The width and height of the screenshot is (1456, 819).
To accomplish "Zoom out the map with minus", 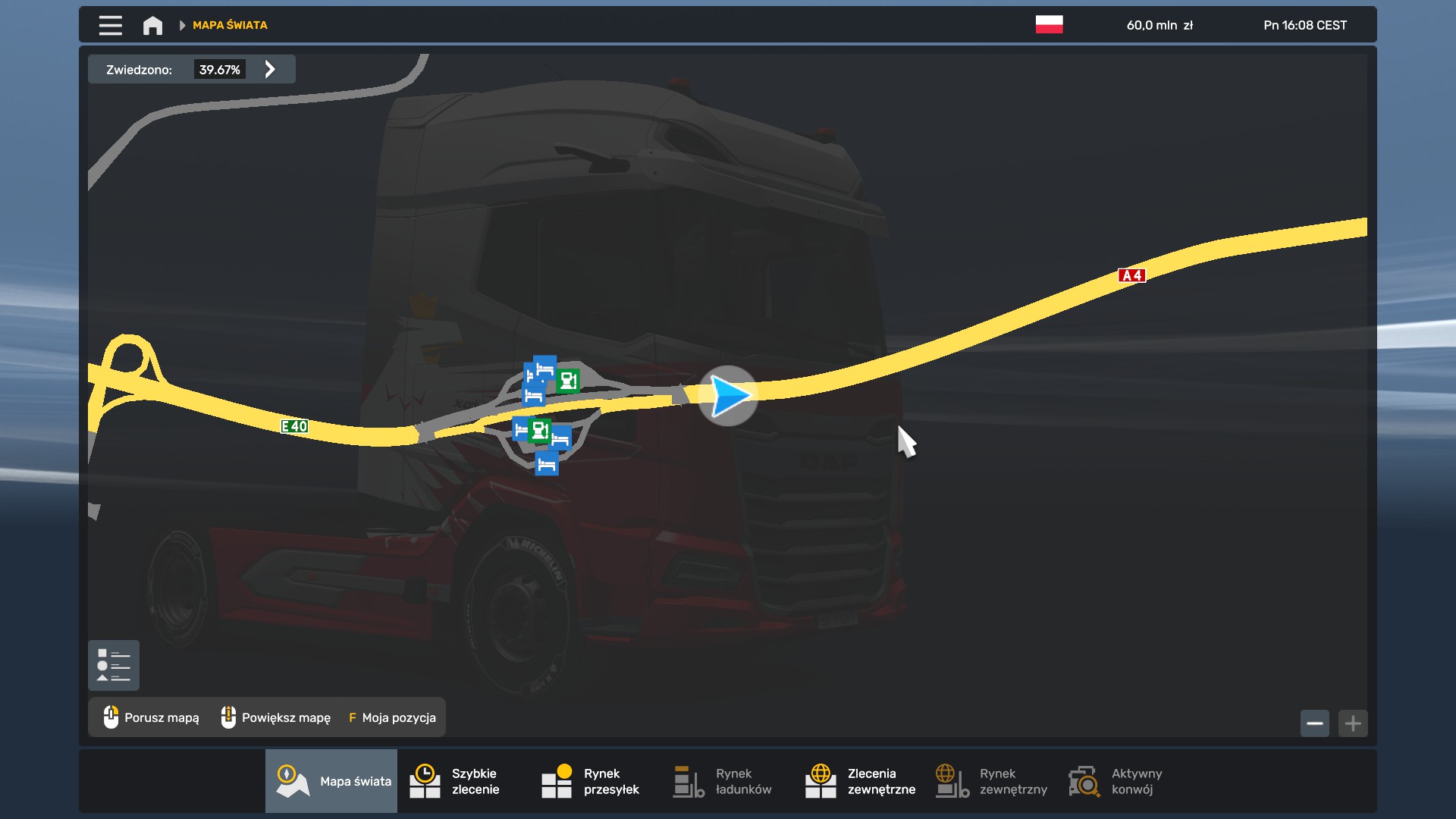I will (x=1315, y=723).
